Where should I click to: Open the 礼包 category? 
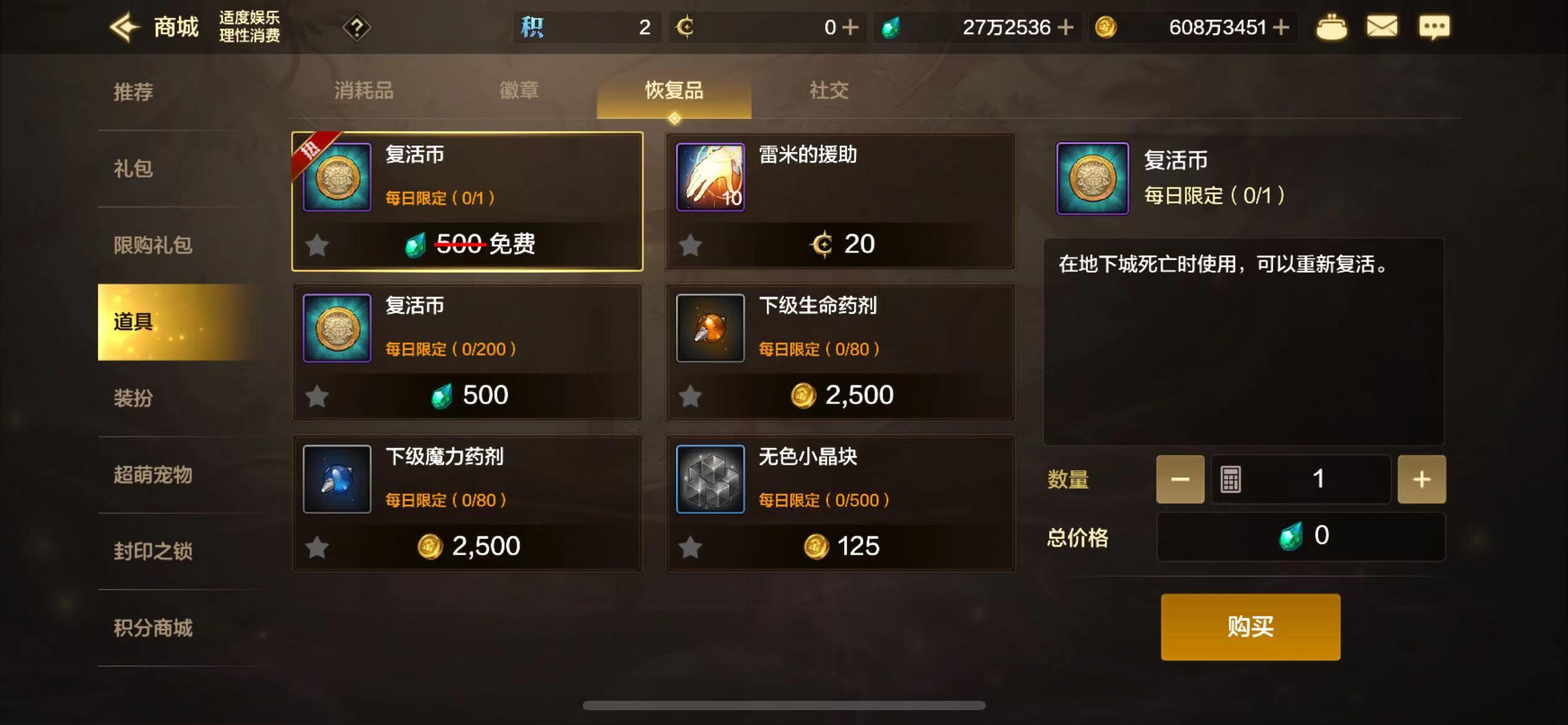[x=133, y=169]
